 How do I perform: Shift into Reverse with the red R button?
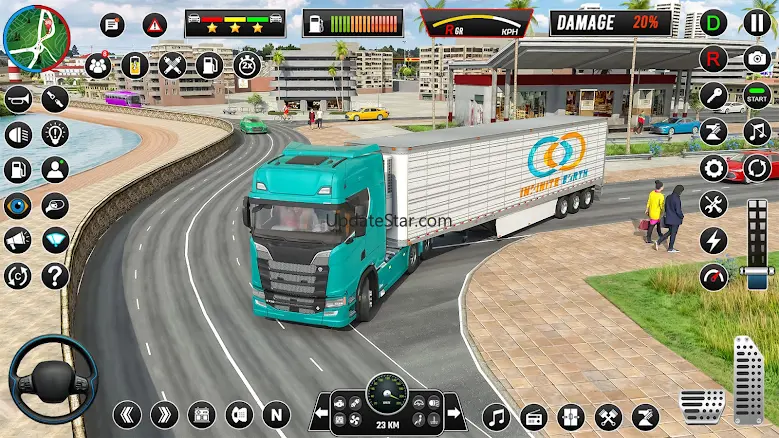(x=714, y=59)
